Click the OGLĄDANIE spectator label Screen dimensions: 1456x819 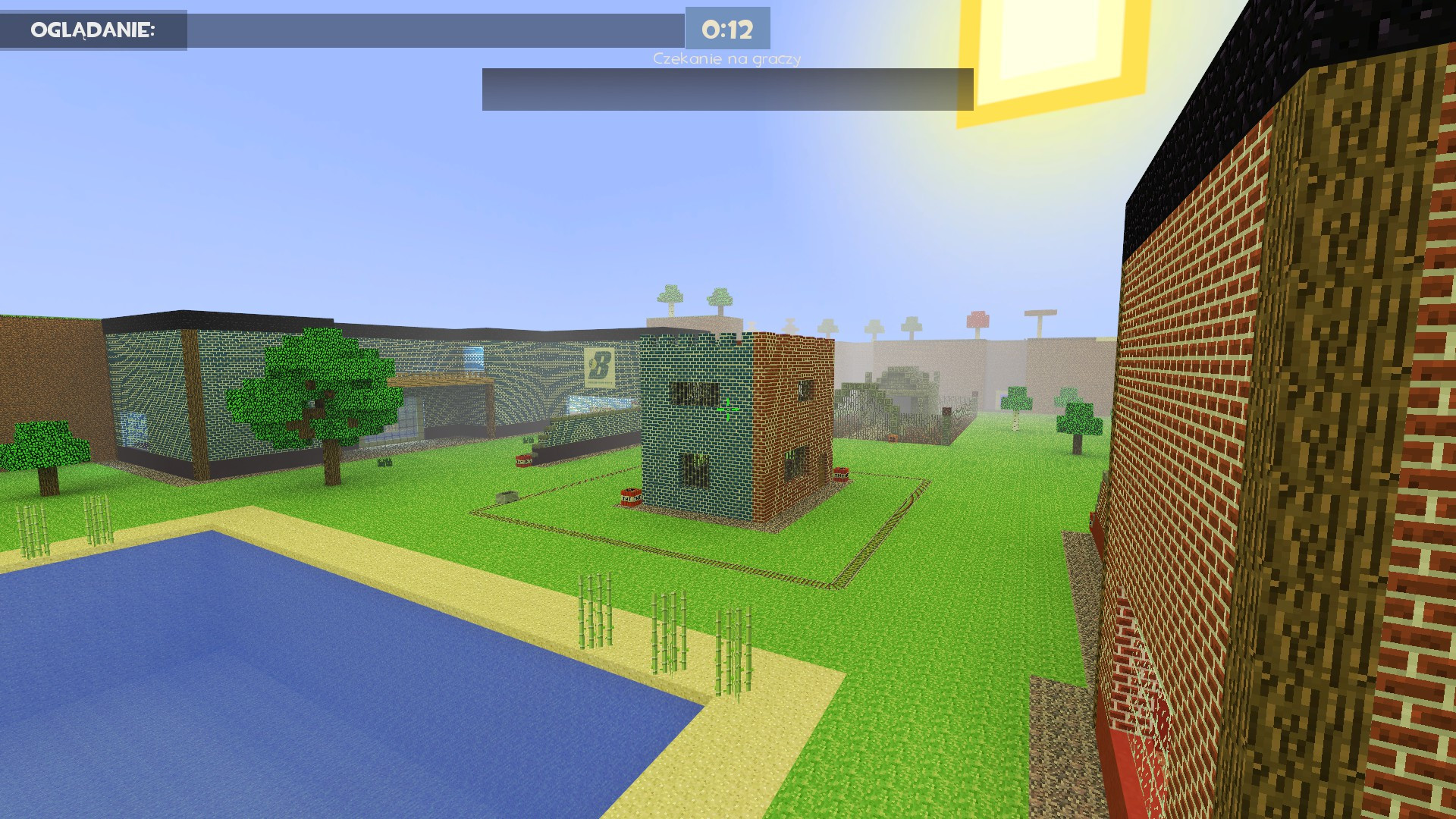pyautogui.click(x=91, y=30)
